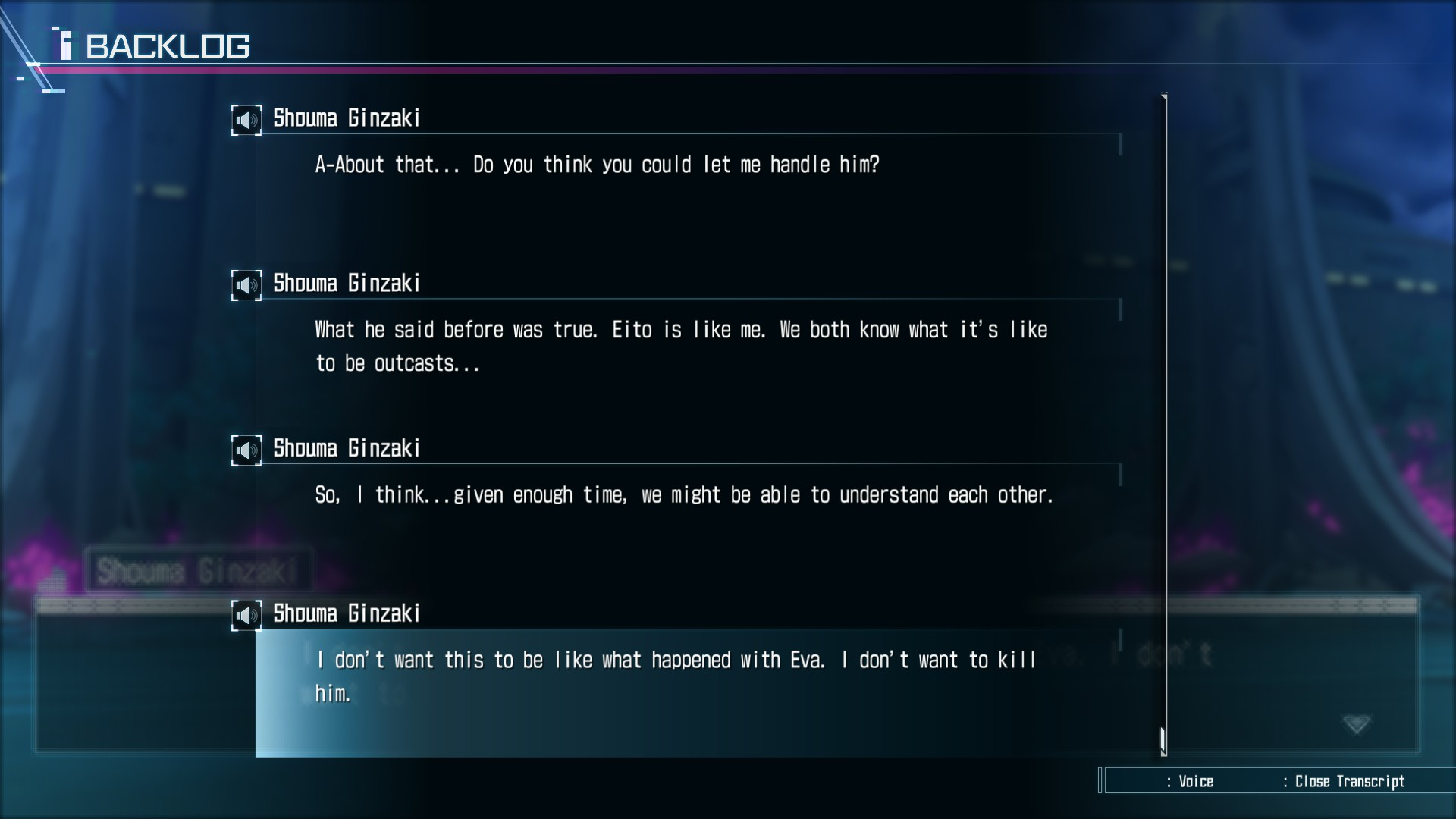This screenshot has width=1456, height=819.
Task: Click the backlog scrollbar handle
Action: (x=1163, y=739)
